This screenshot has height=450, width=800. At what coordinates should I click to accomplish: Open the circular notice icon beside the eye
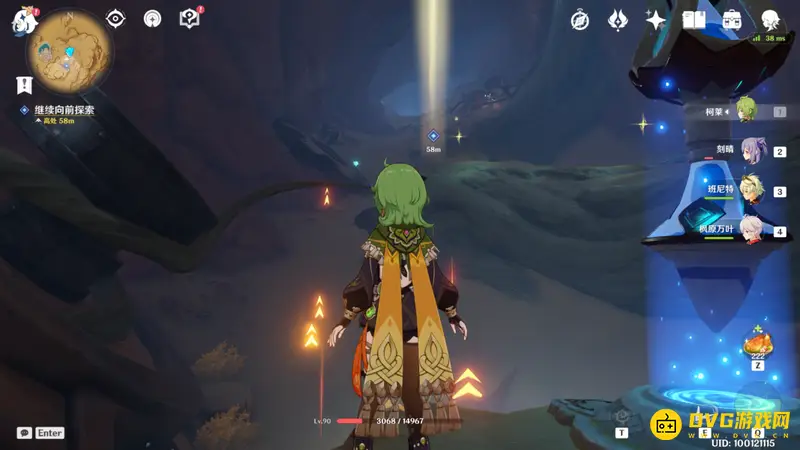coord(152,18)
